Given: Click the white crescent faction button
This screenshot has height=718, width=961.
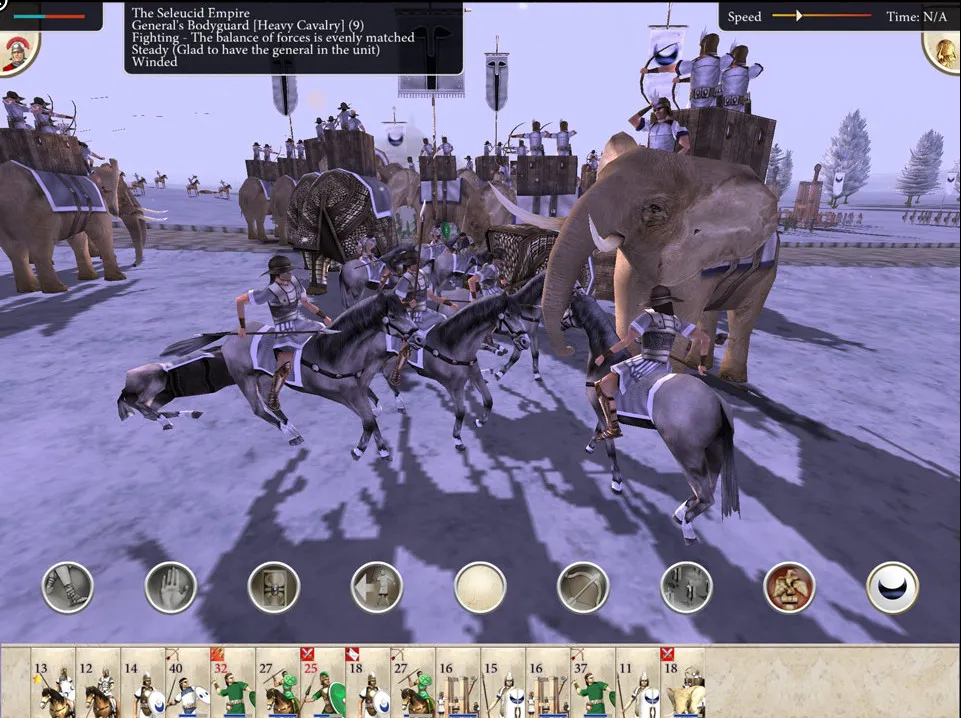Looking at the screenshot, I should 892,587.
